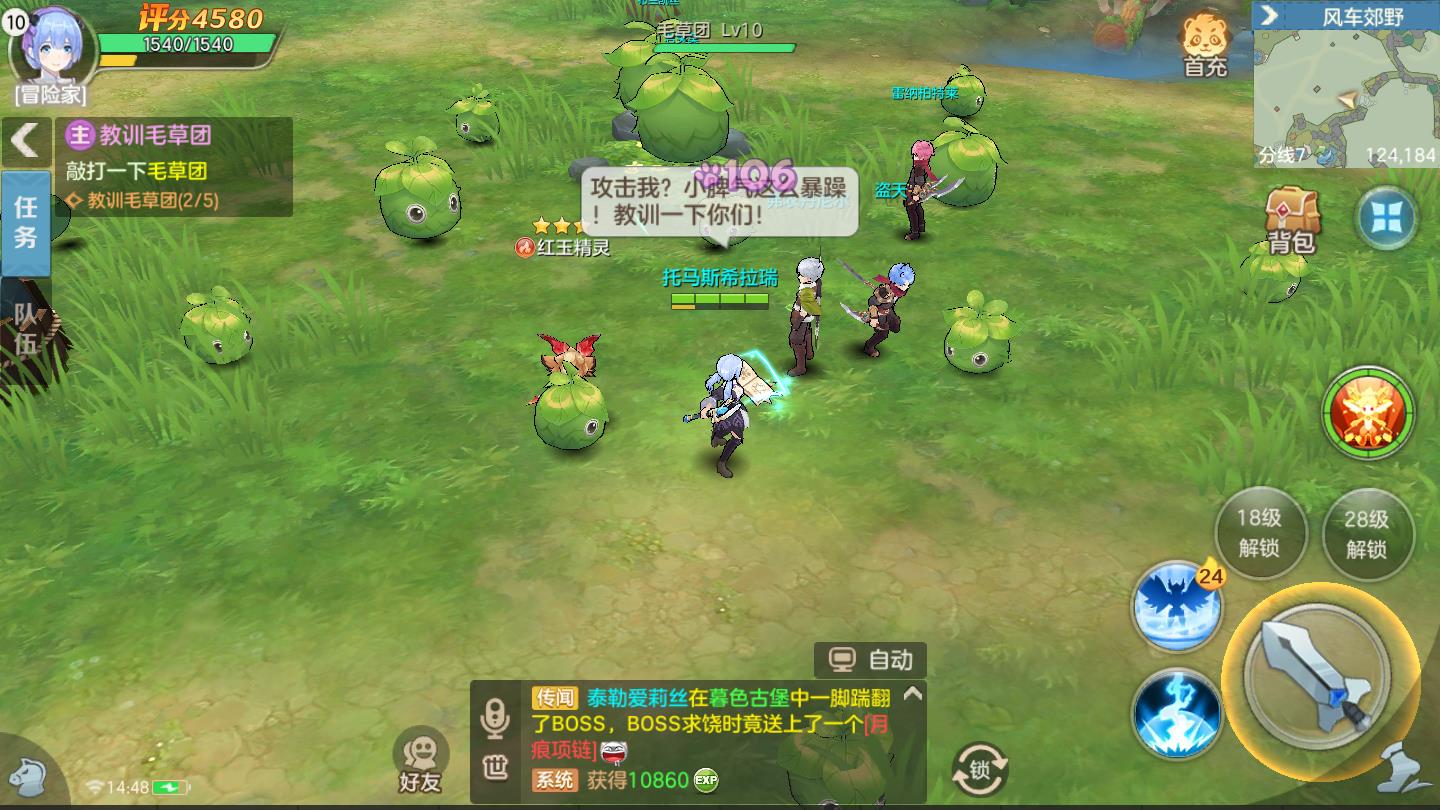Viewport: 1440px width, 810px height.
Task: Use the lightning strike skill
Action: [x=1177, y=715]
